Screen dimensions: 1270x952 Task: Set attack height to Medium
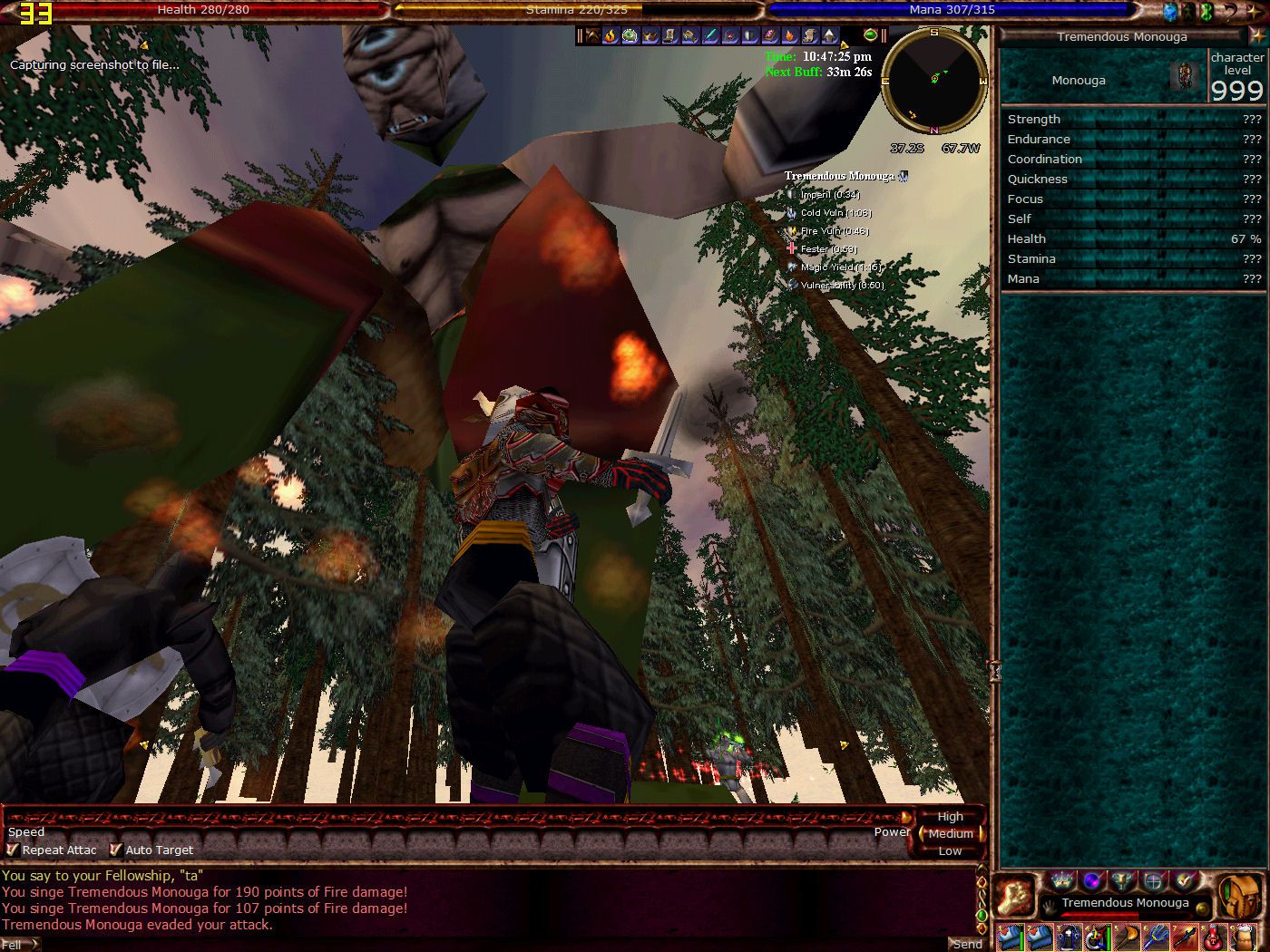pos(950,834)
